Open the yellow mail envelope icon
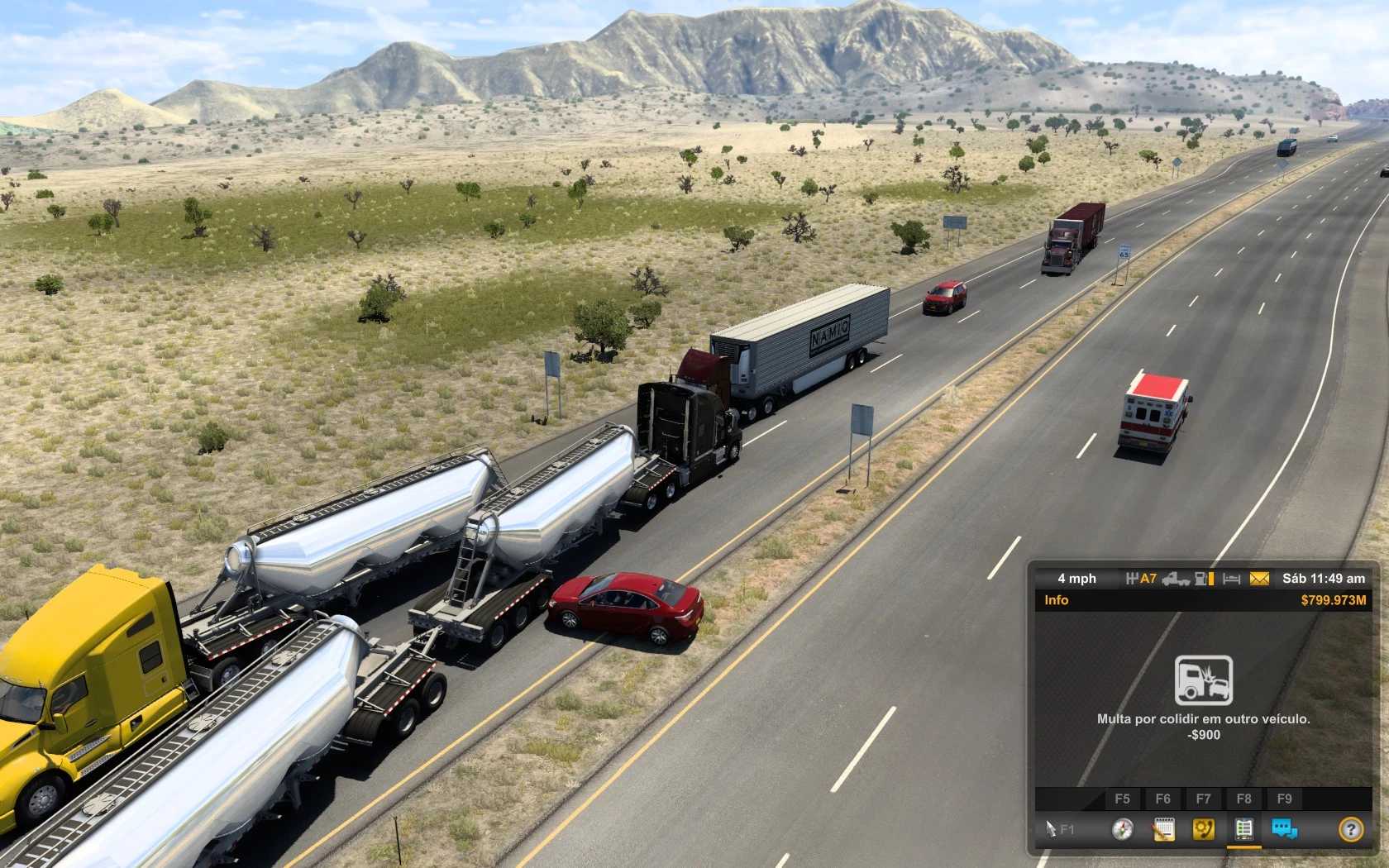Screen dimensions: 1389x868 pyautogui.click(x=1258, y=579)
